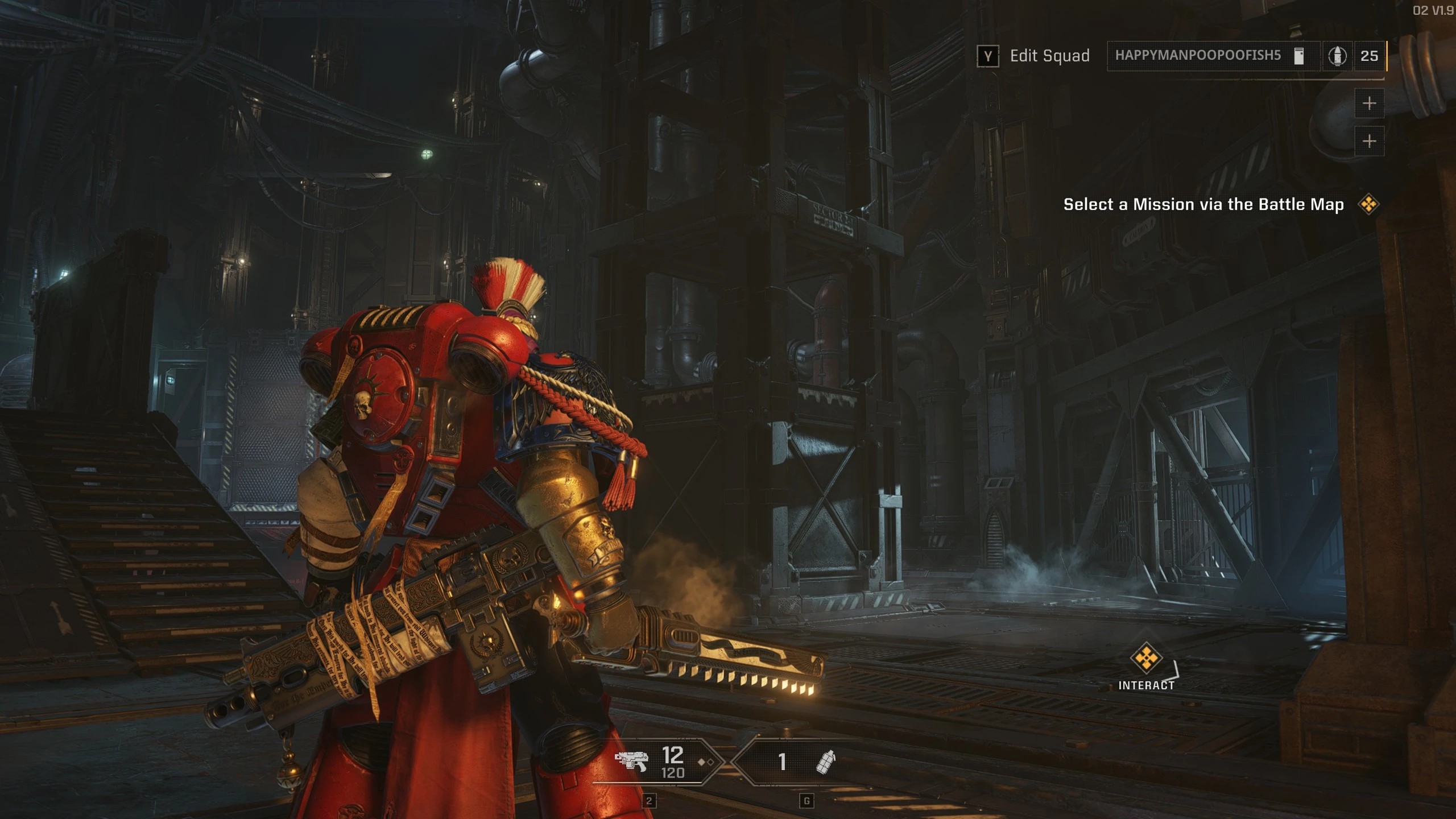Click the Interact marker icon
This screenshot has width=1456, height=819.
click(1145, 657)
